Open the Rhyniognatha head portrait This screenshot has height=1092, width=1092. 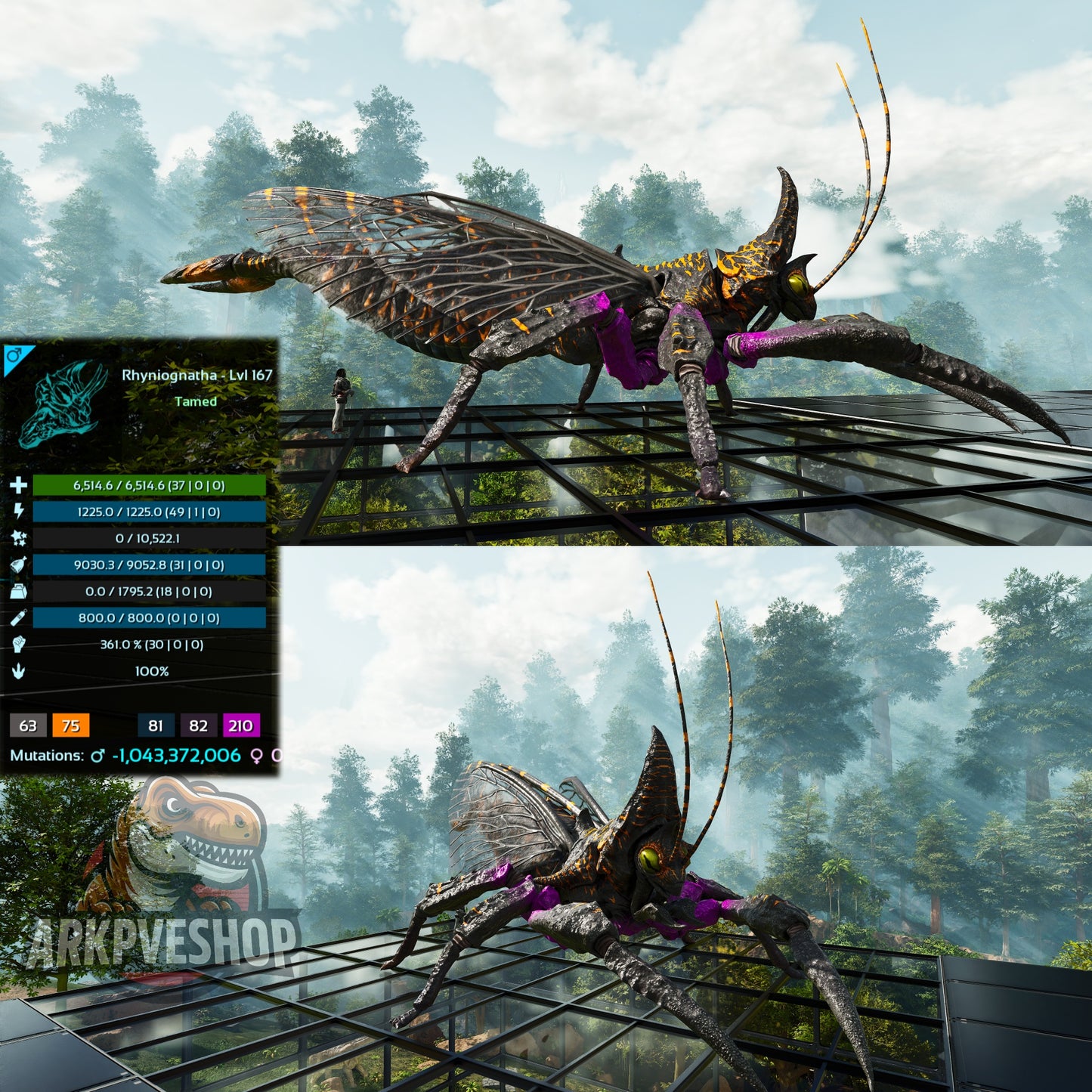pyautogui.click(x=63, y=404)
